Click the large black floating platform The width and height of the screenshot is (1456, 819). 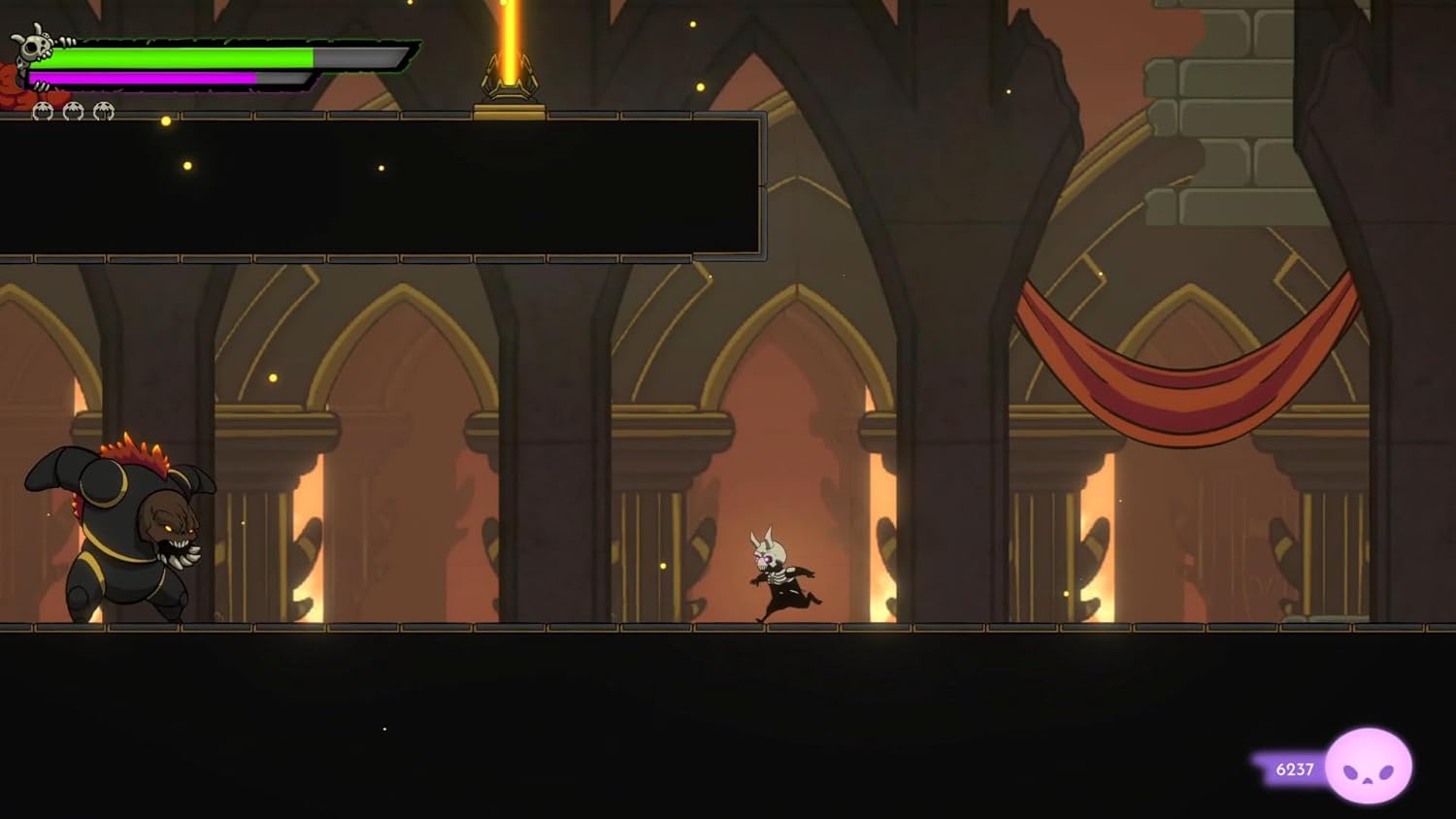[388, 184]
